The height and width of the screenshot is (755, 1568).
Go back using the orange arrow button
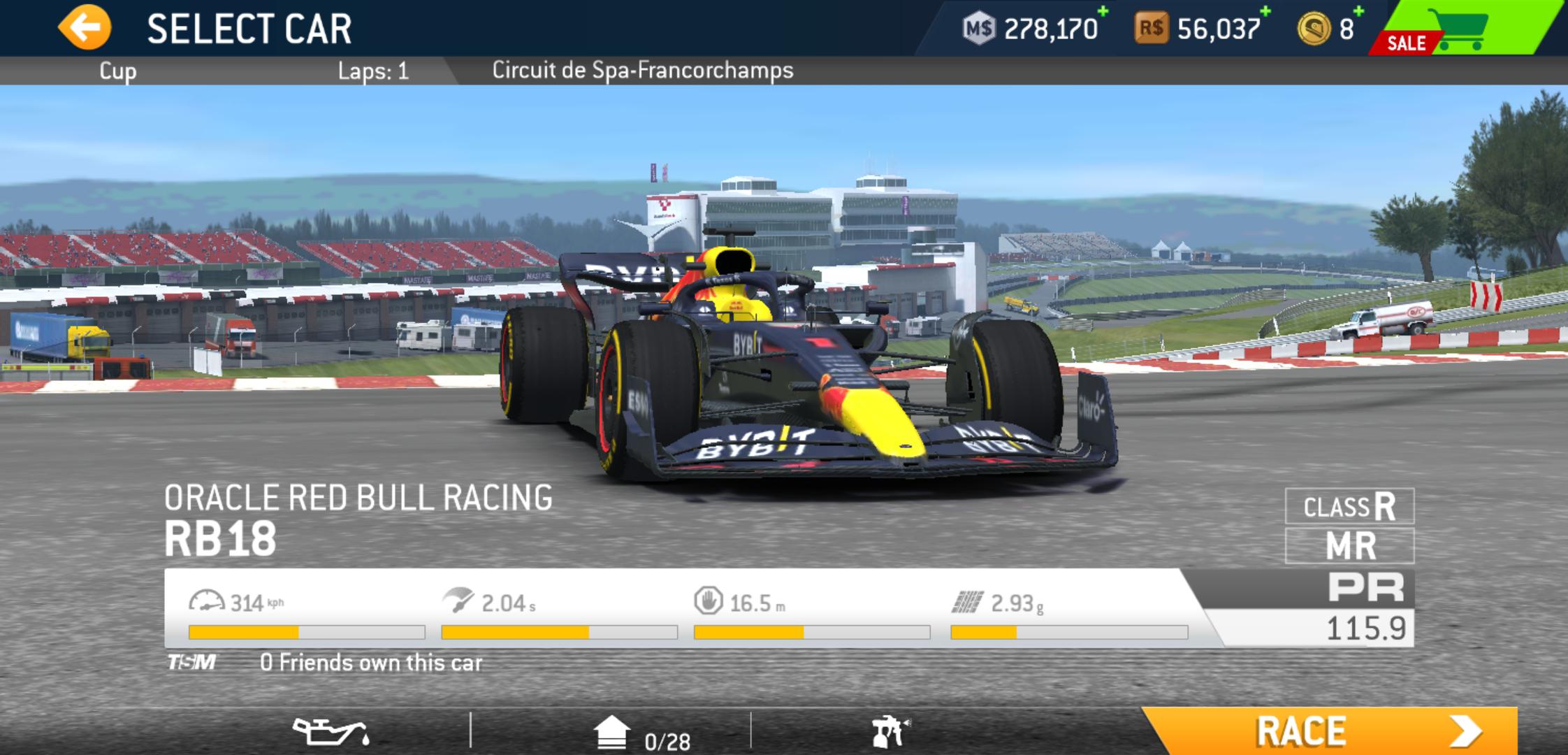click(85, 28)
